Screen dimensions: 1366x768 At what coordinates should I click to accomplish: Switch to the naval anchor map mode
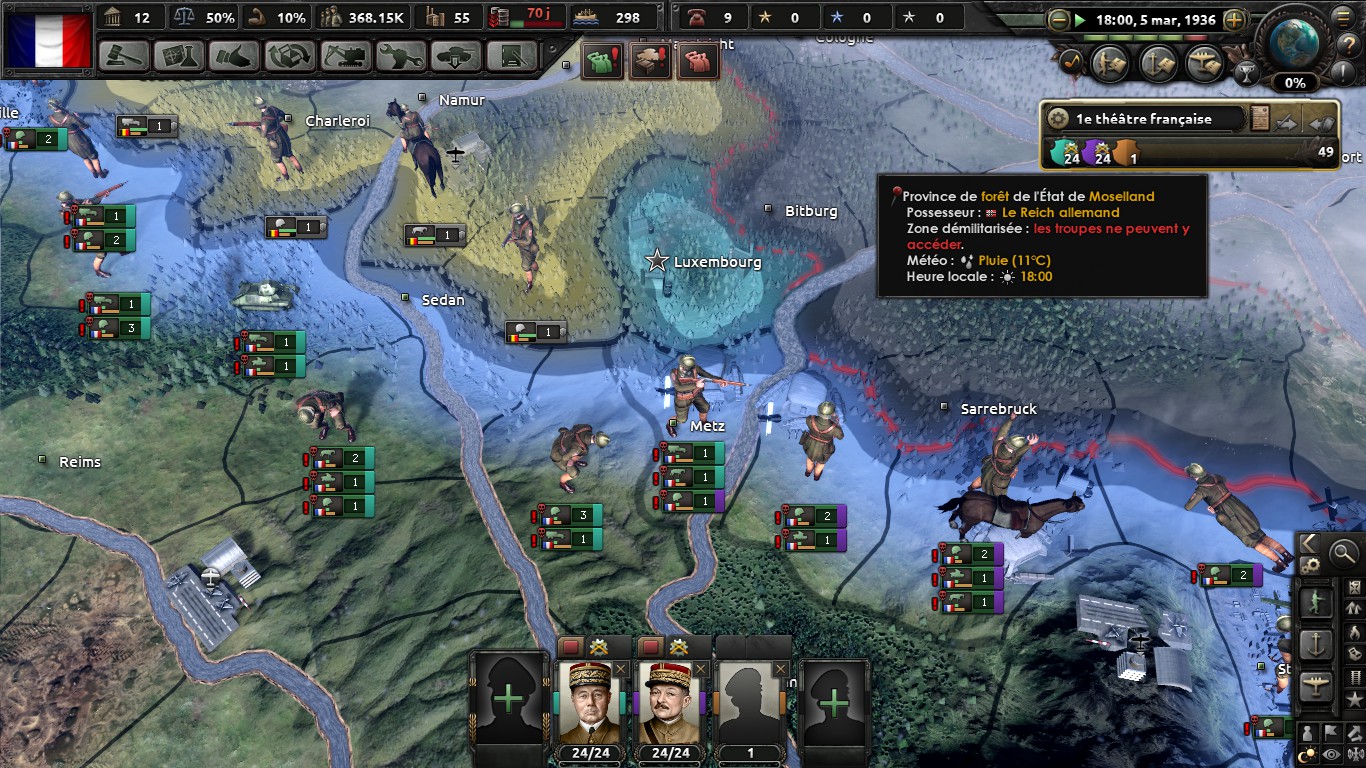(x=1316, y=644)
